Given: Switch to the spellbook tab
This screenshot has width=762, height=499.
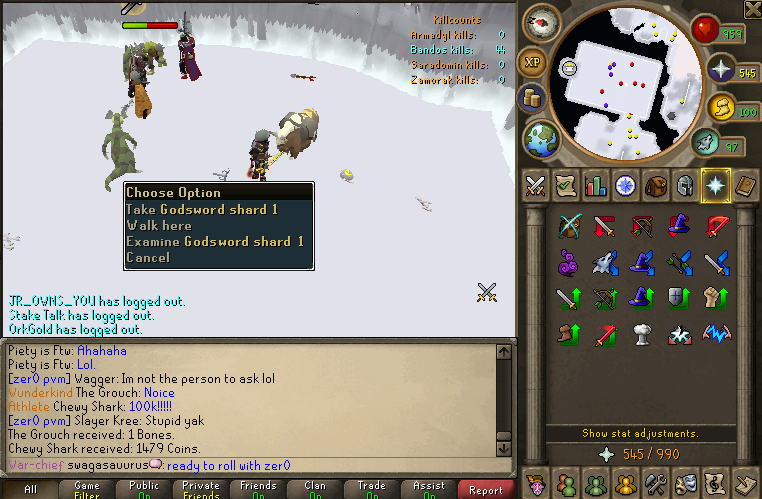Looking at the screenshot, I should [746, 186].
